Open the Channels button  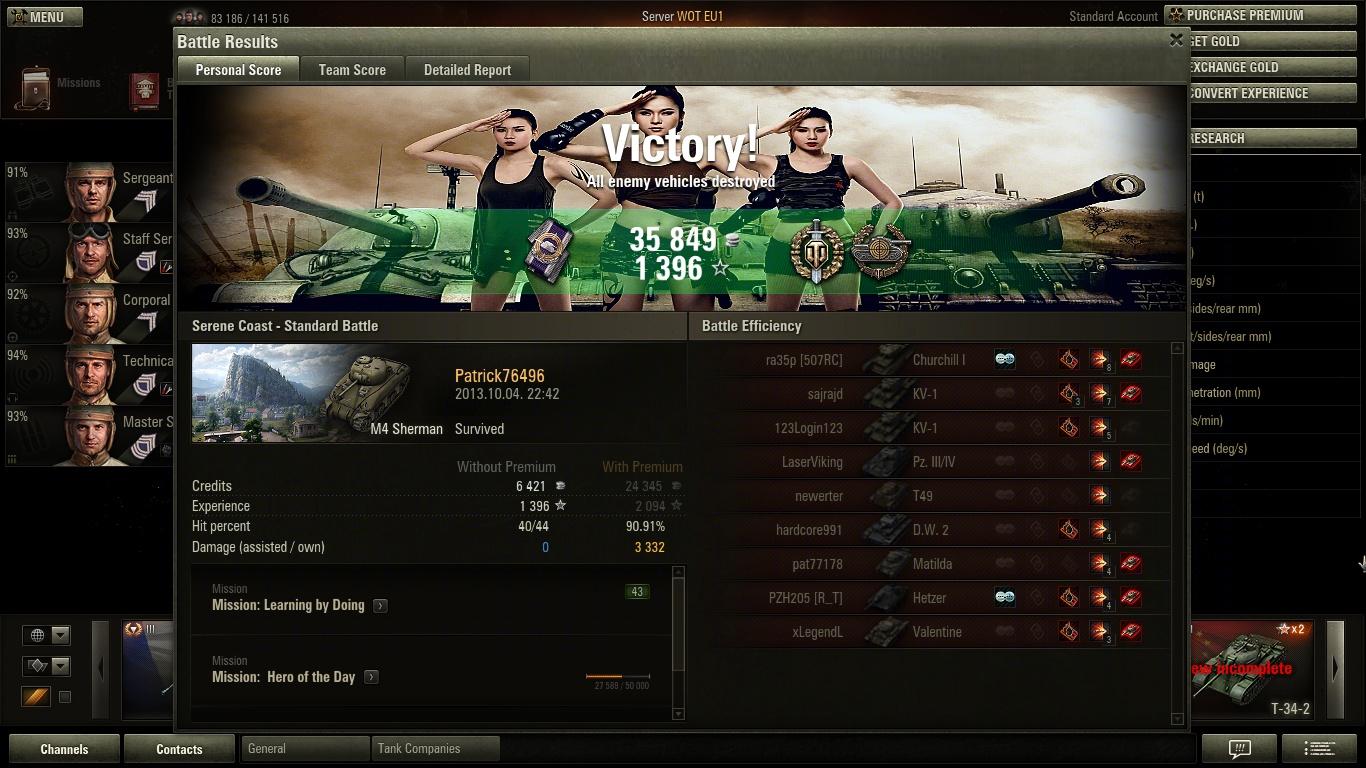click(64, 749)
